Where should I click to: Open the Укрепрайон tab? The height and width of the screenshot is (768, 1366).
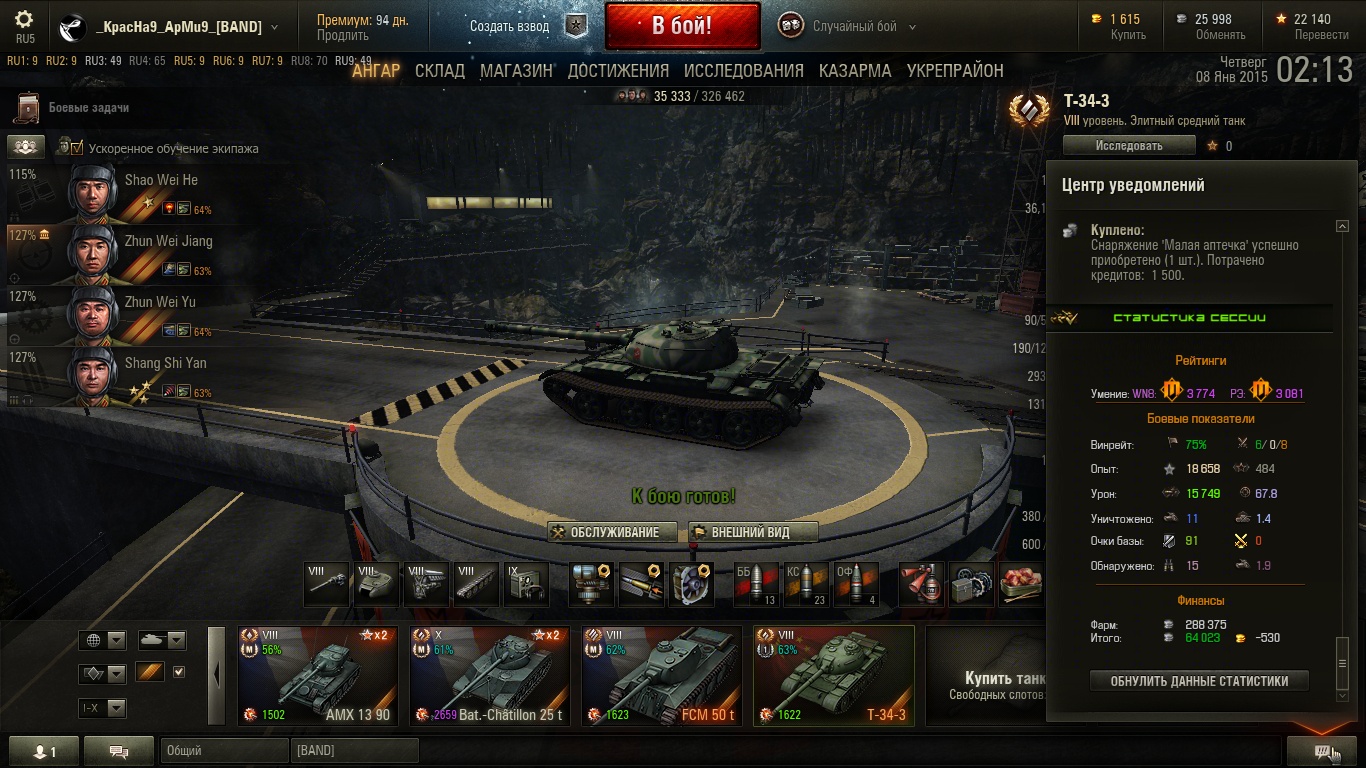(955, 71)
